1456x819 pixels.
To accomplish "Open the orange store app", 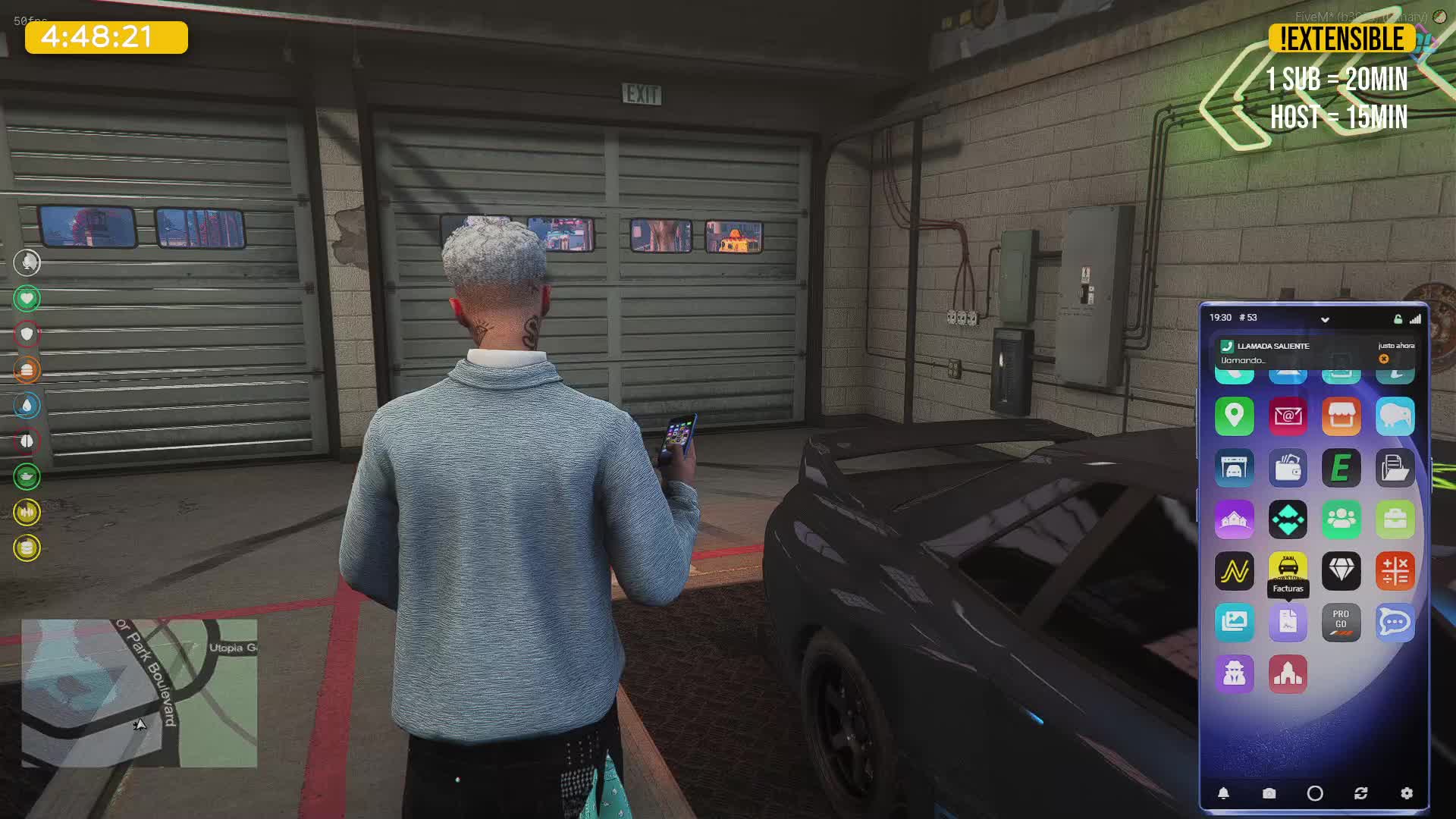I will coord(1341,416).
